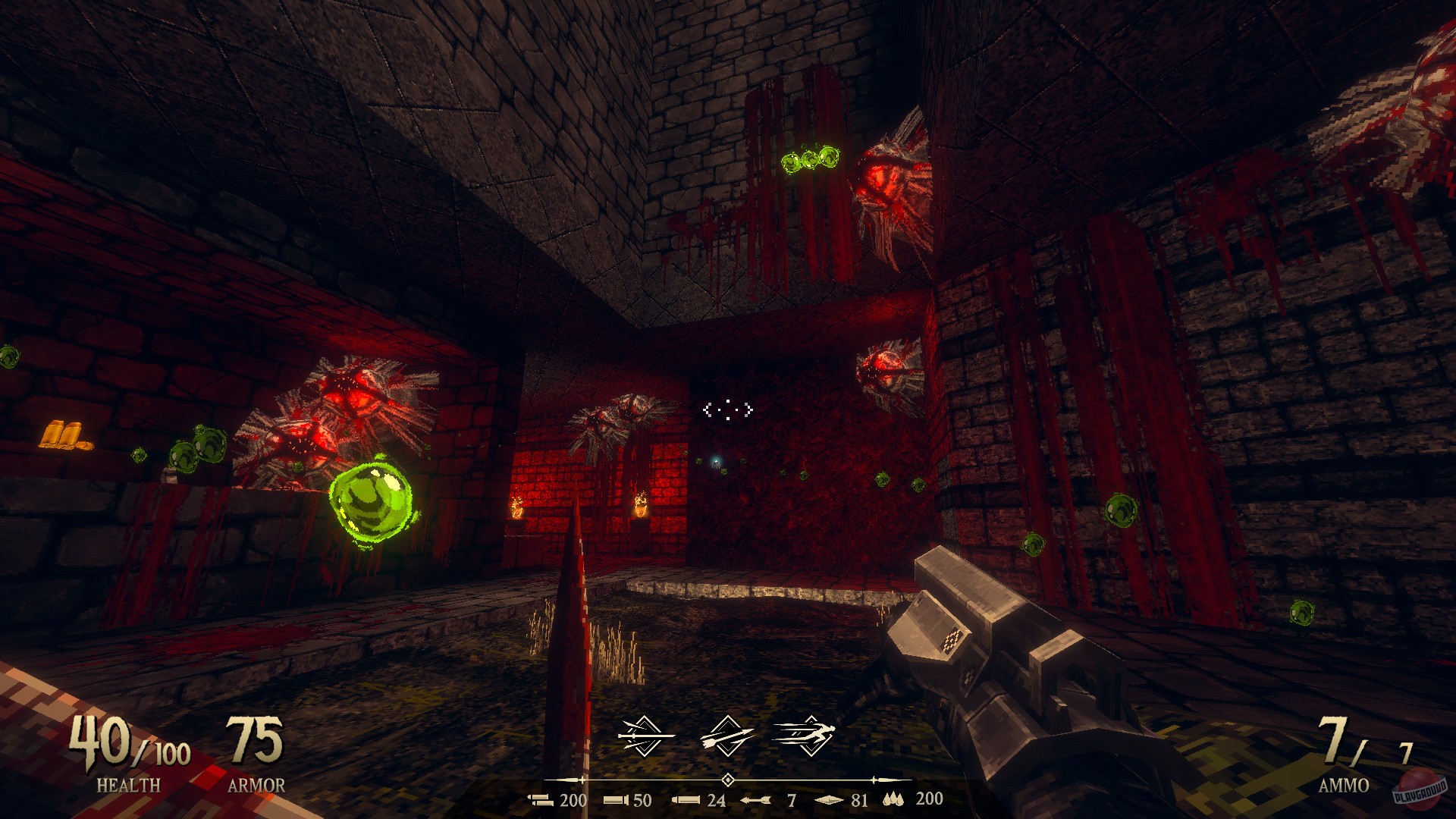Click the heavy round ammo icon showing 24
Viewport: 1456px width, 819px height.
pos(687,799)
